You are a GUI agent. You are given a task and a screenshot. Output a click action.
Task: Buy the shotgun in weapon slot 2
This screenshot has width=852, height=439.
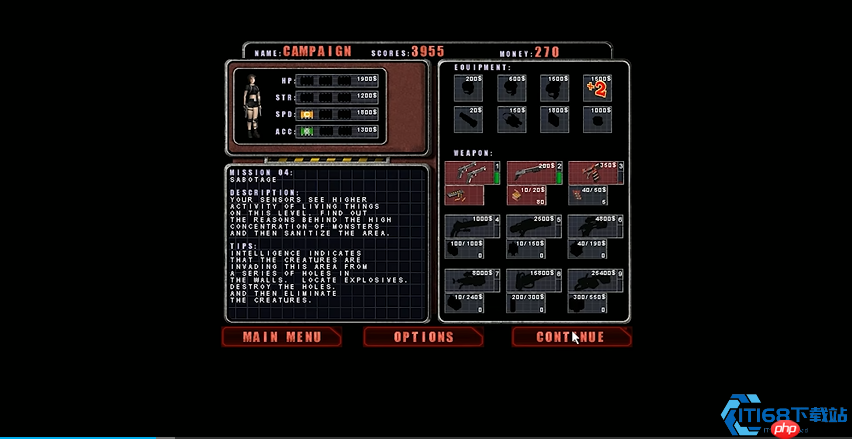535,172
